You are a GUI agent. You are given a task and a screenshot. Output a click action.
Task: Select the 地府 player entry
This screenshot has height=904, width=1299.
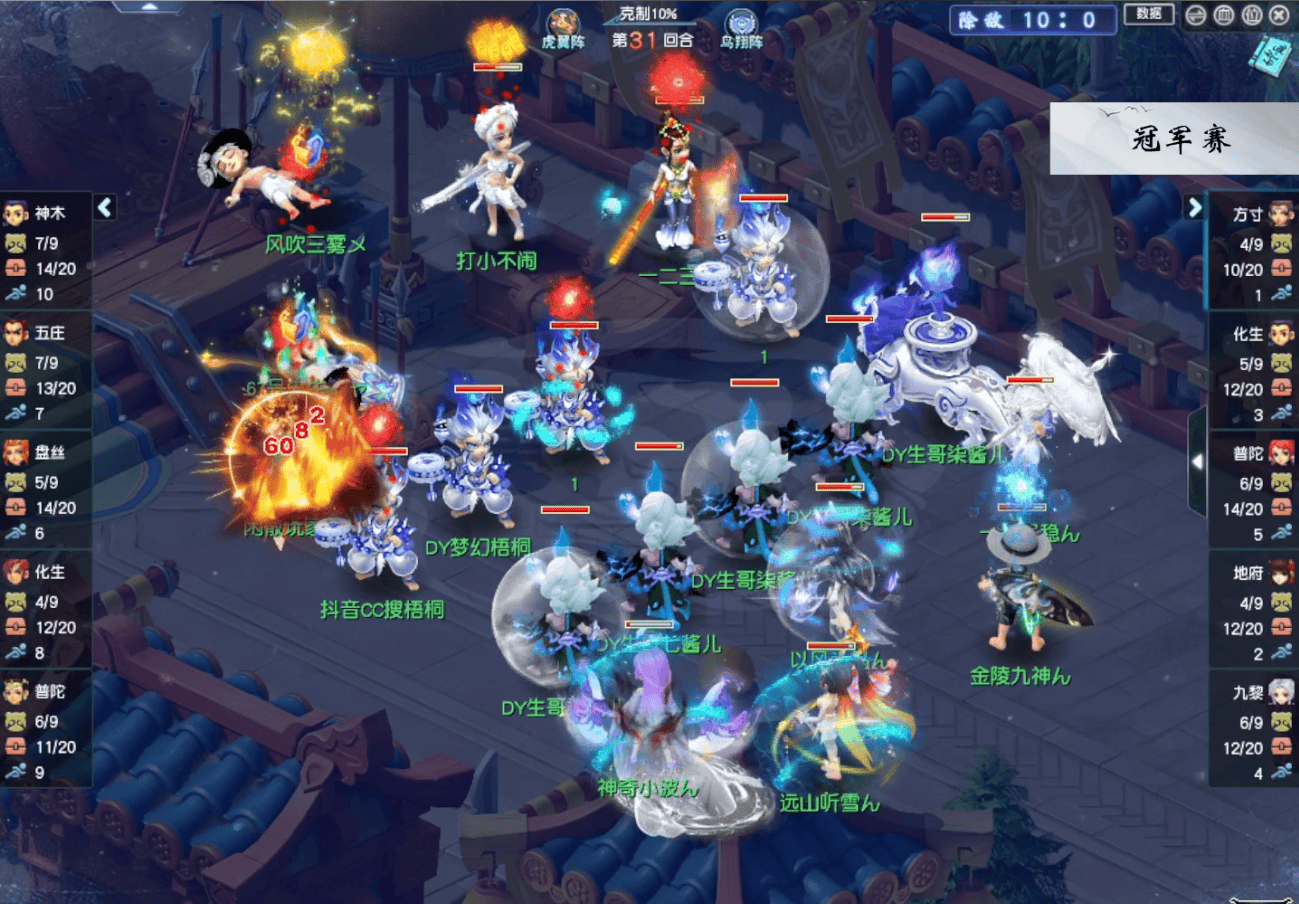(1254, 609)
